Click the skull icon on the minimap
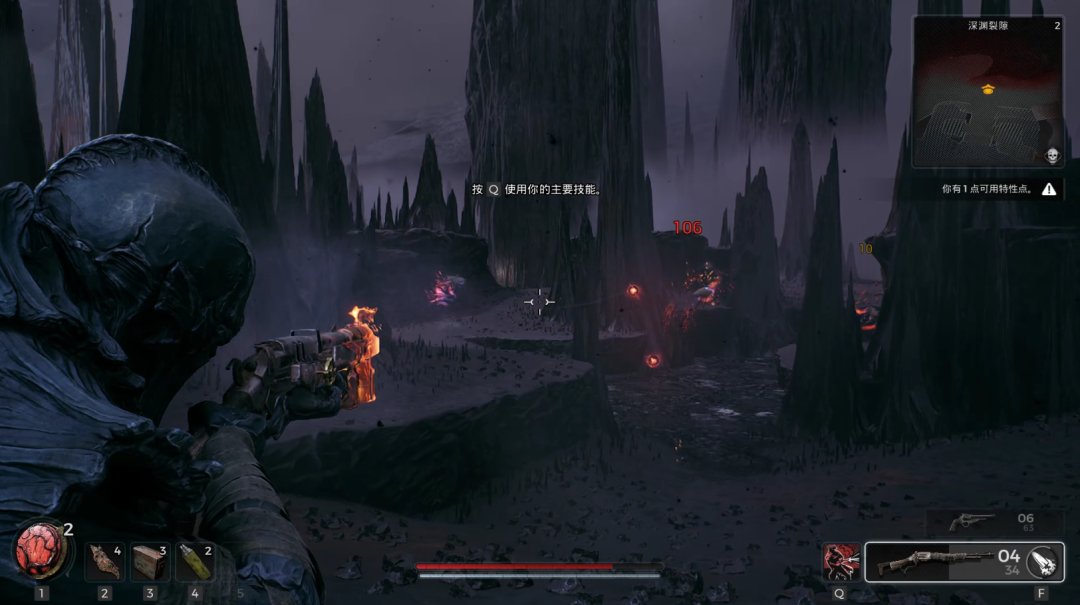This screenshot has height=605, width=1080. click(1052, 155)
